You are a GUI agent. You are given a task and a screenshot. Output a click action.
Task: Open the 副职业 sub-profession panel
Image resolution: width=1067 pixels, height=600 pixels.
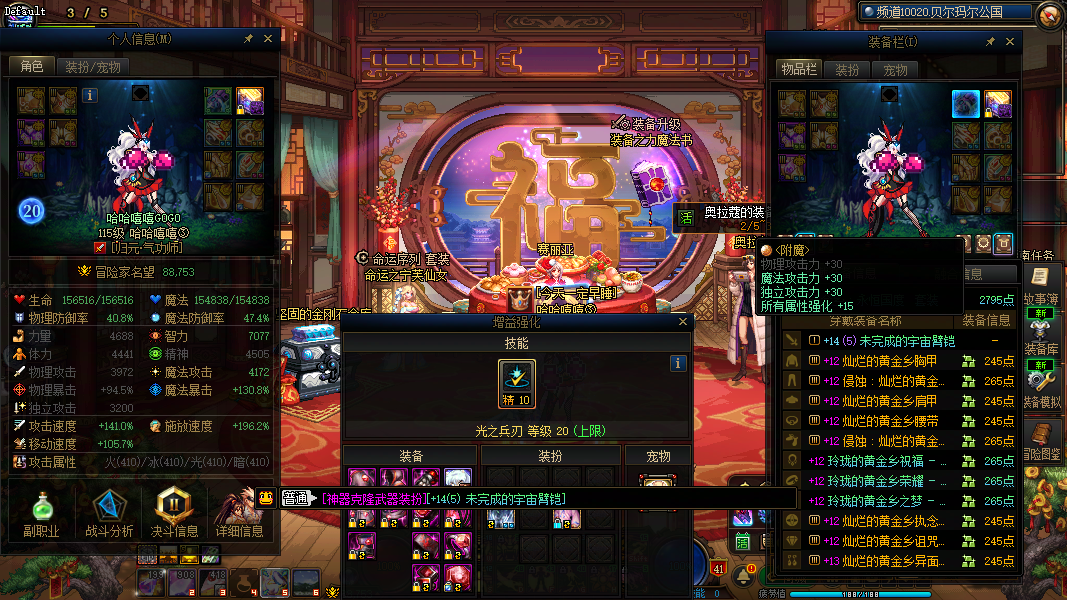point(42,512)
